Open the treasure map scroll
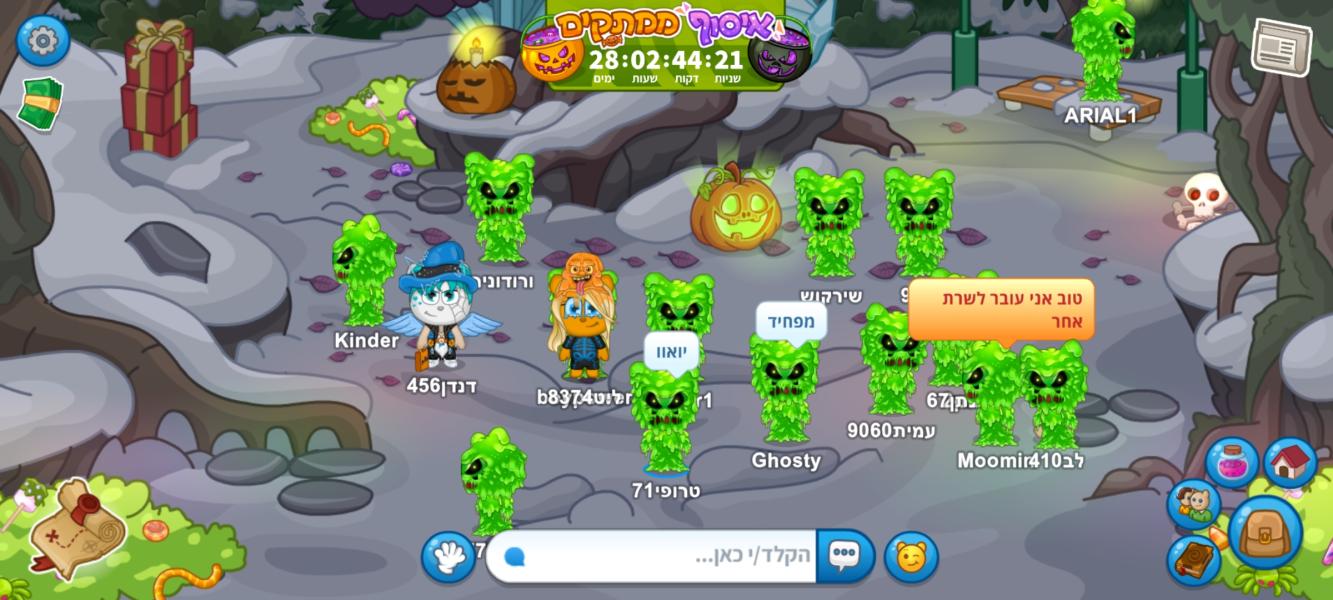Image resolution: width=1333 pixels, height=600 pixels. [76, 527]
